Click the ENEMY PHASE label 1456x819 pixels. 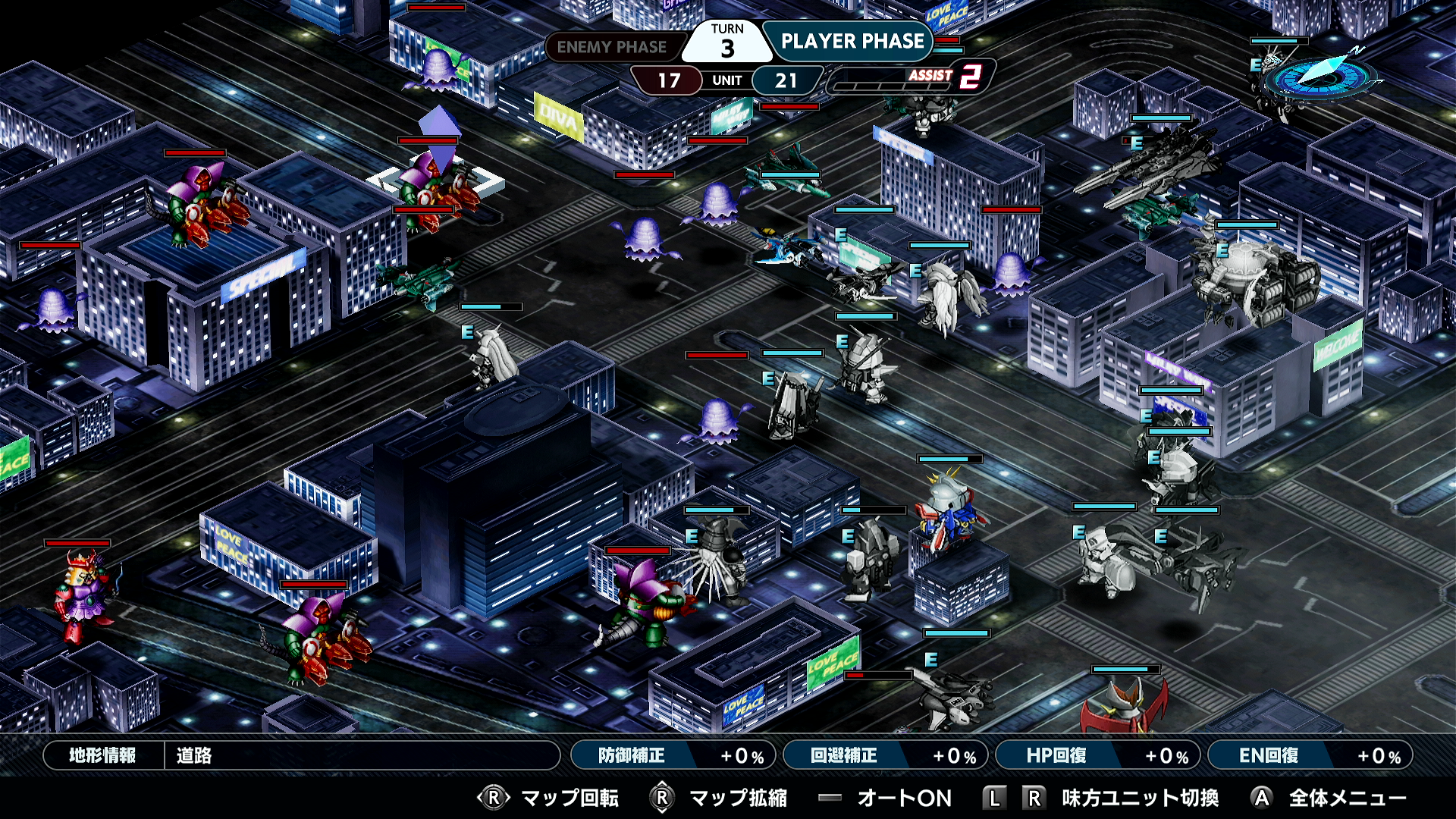click(x=610, y=47)
